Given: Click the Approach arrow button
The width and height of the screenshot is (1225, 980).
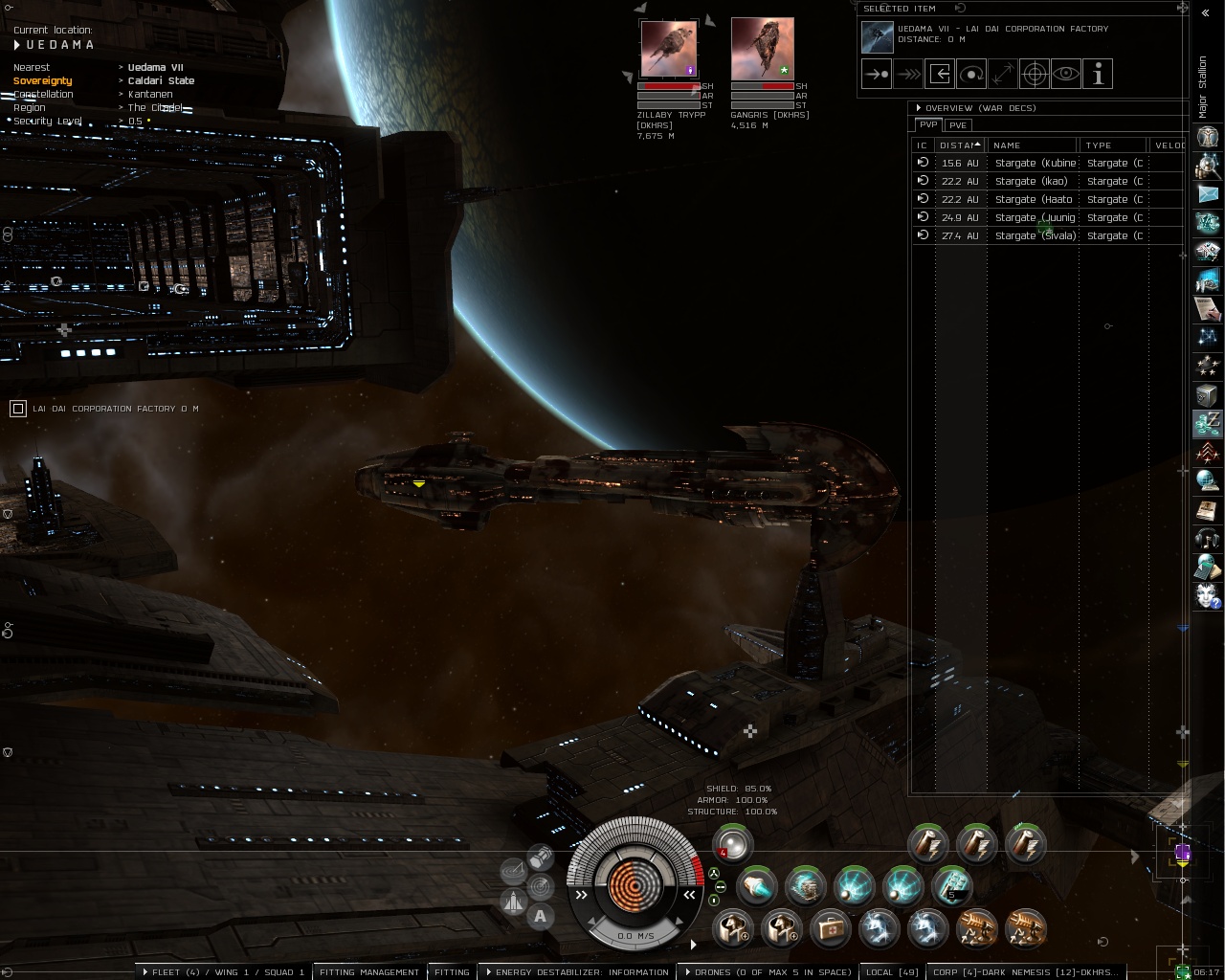Looking at the screenshot, I should pyautogui.click(x=877, y=74).
